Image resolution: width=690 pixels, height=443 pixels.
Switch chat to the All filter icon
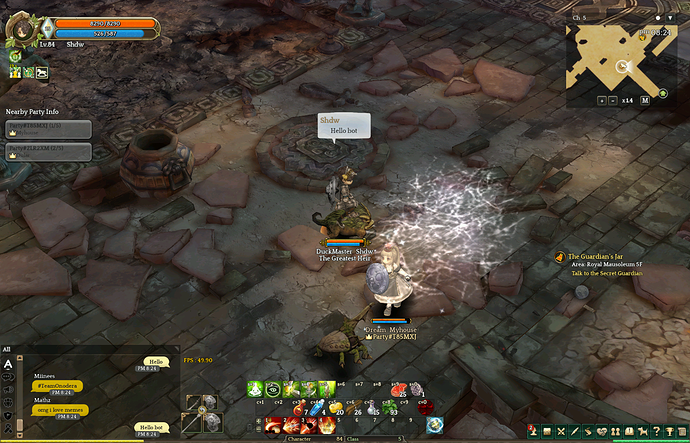coord(8,365)
